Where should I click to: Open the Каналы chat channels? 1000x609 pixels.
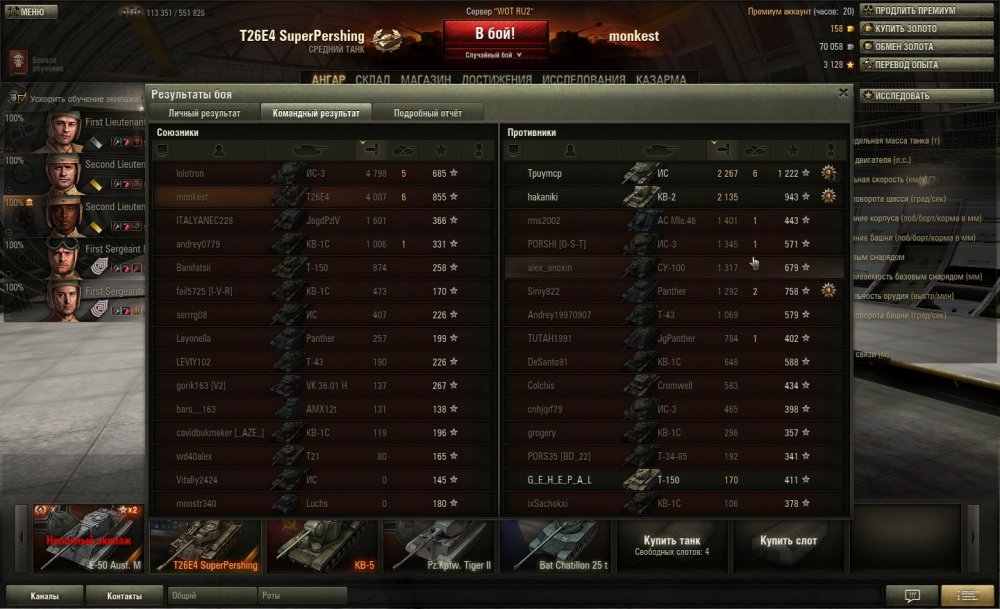43,595
